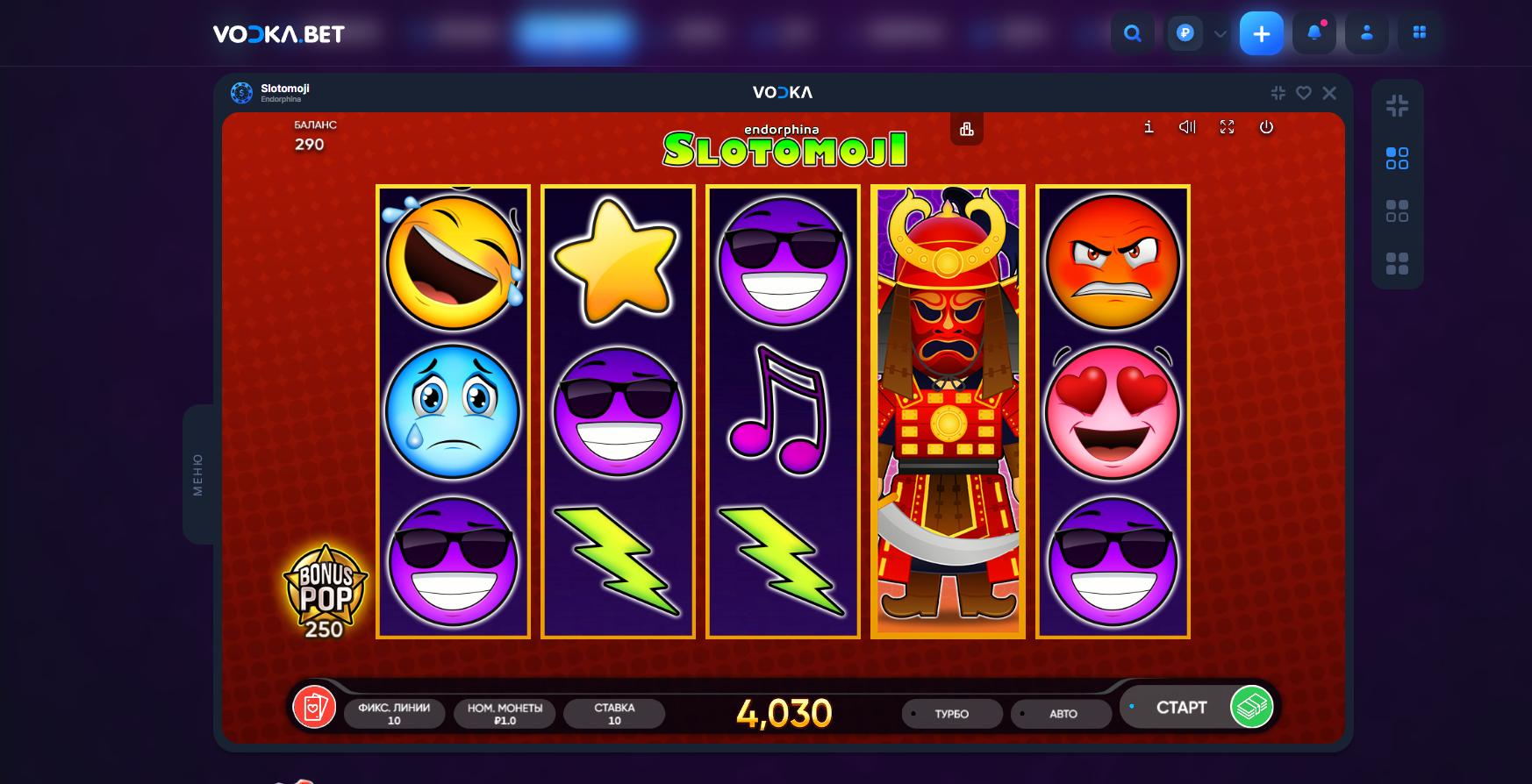The width and height of the screenshot is (1532, 784).
Task: Close the Slotomoji game window
Action: click(x=1329, y=93)
